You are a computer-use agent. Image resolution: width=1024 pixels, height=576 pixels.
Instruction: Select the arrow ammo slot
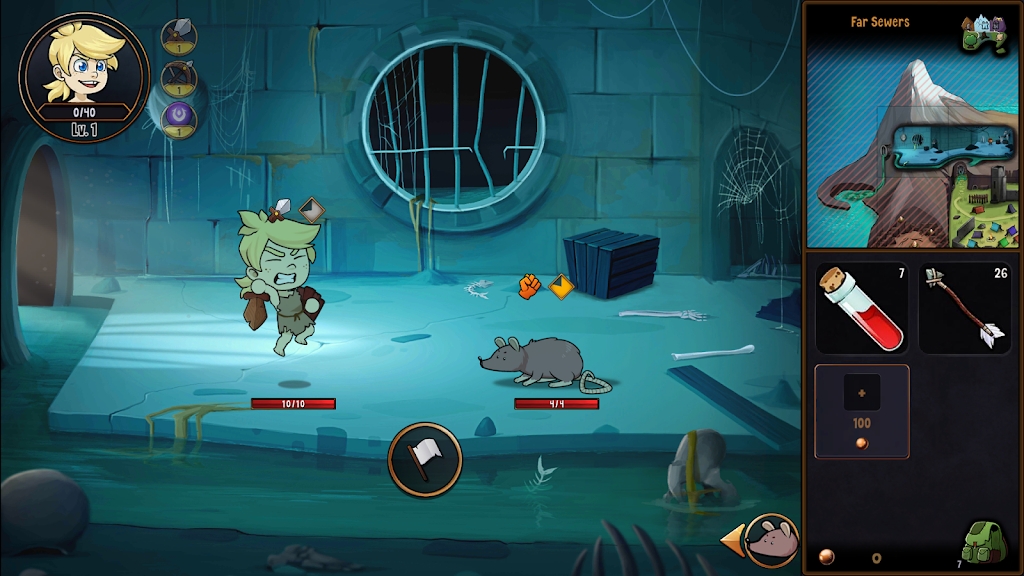[964, 308]
